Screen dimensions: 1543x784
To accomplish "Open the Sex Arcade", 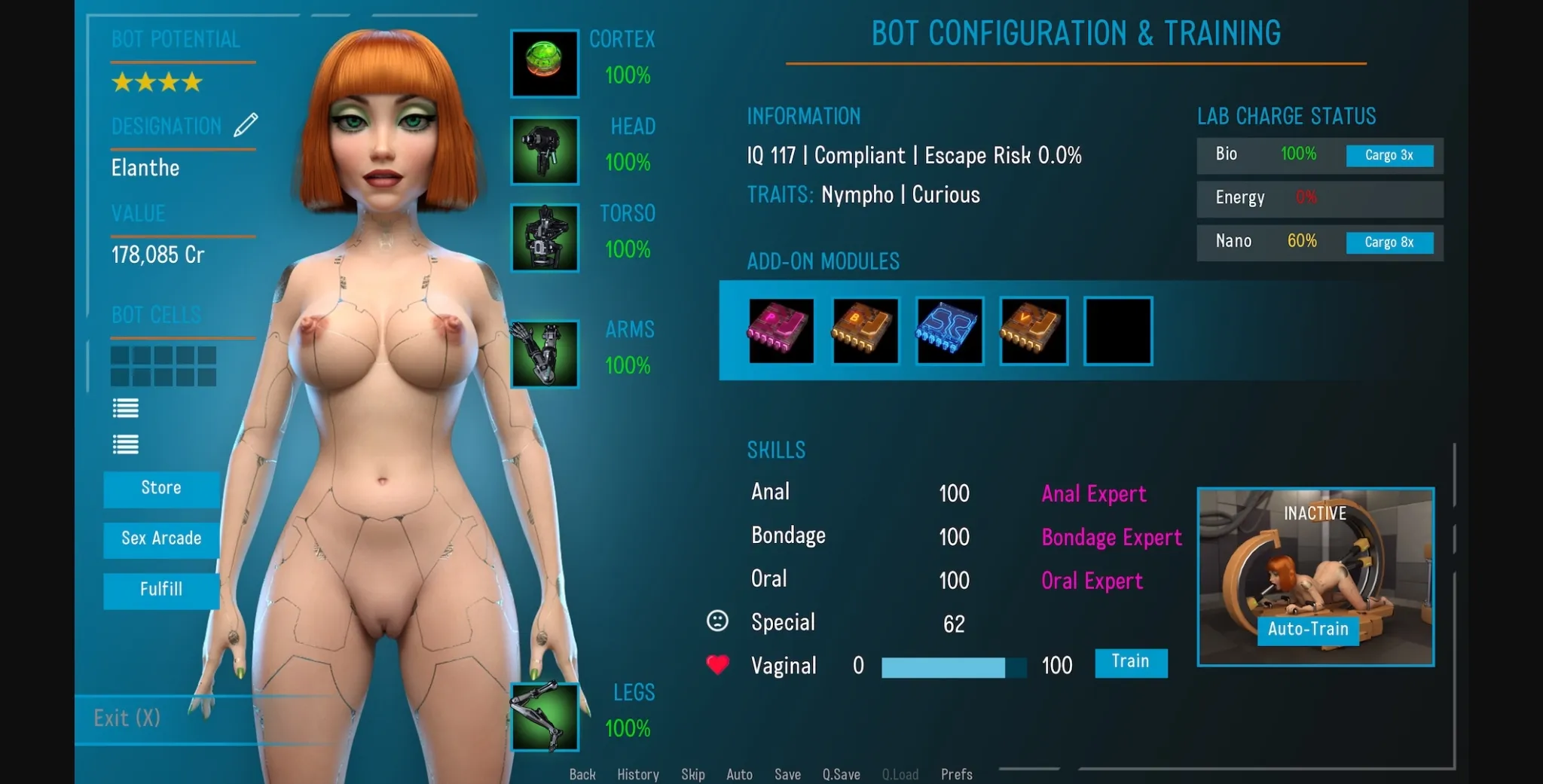I will pyautogui.click(x=161, y=539).
